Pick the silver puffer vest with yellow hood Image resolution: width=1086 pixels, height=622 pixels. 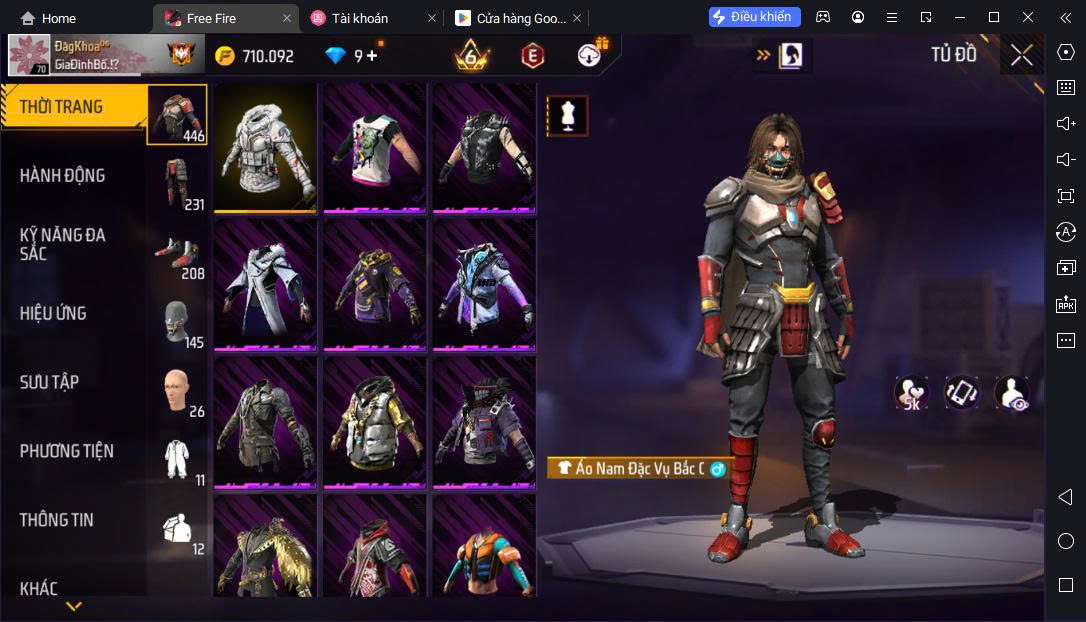pyautogui.click(x=374, y=422)
